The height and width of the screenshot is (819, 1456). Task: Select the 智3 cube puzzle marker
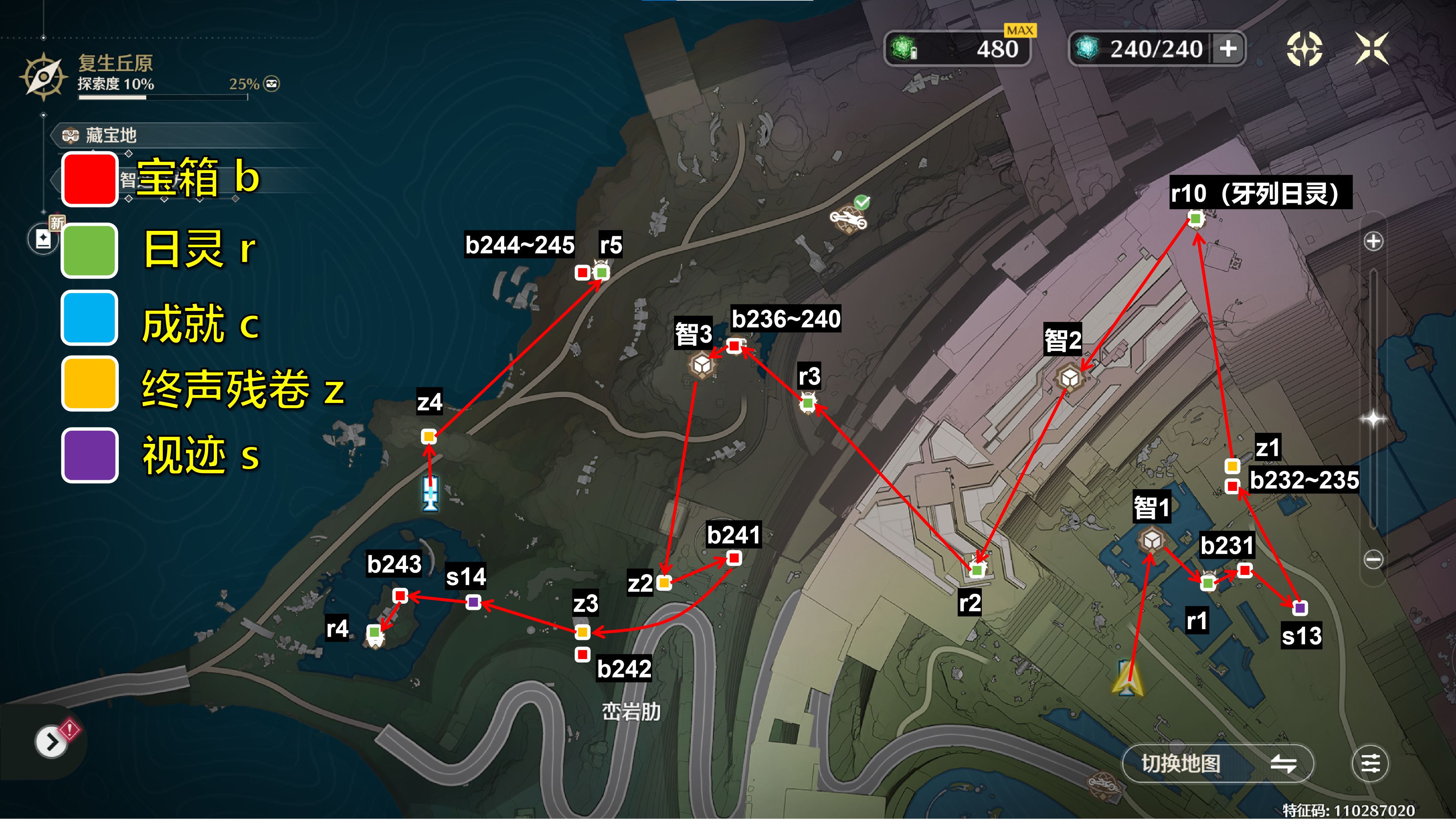tap(702, 365)
